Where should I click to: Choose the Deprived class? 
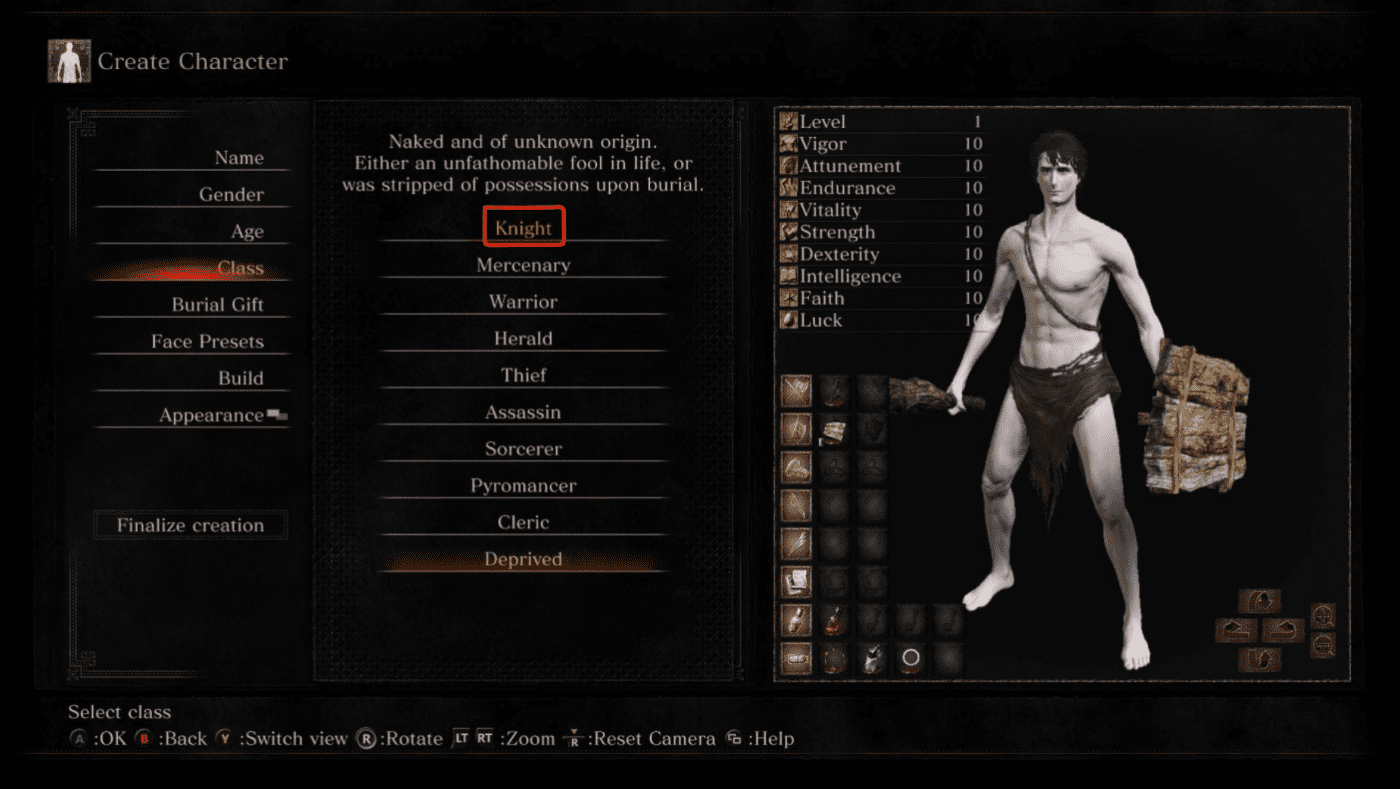point(523,560)
